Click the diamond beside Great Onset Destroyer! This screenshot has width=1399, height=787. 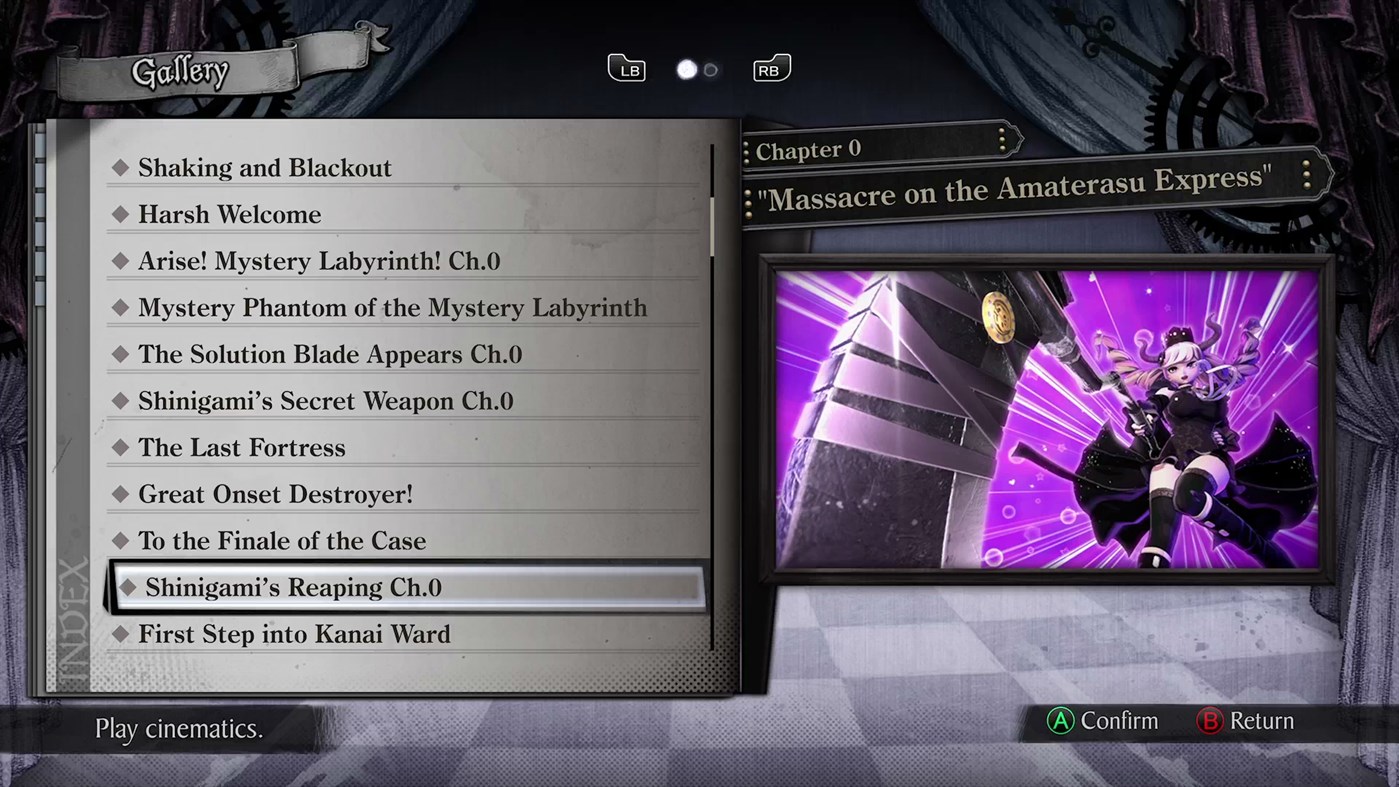[122, 494]
